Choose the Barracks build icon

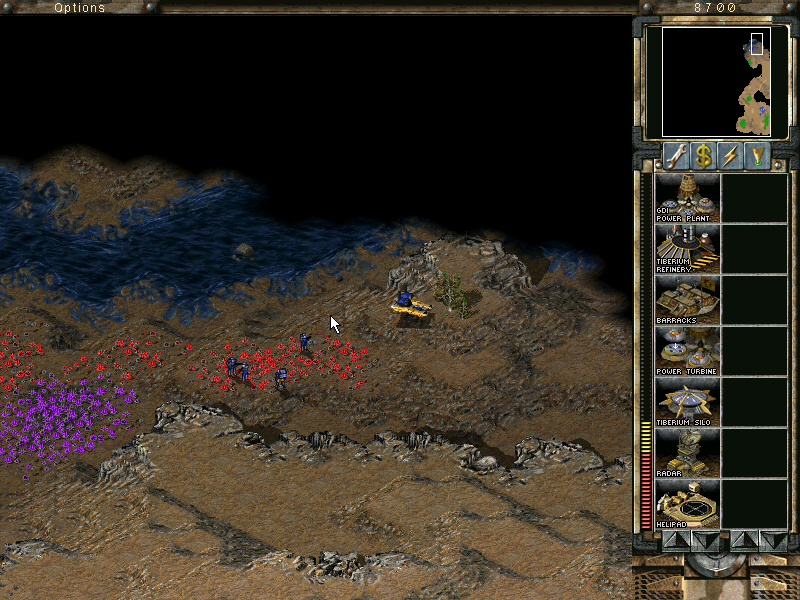[687, 300]
